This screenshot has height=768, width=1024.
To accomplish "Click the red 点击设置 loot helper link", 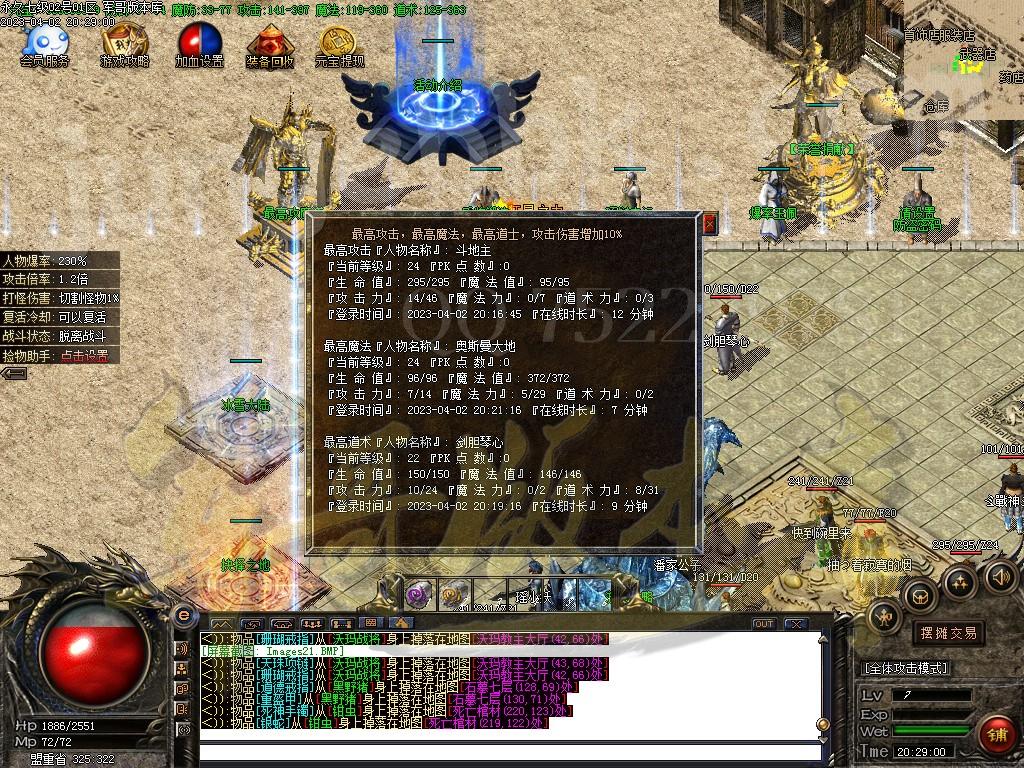I will [85, 355].
